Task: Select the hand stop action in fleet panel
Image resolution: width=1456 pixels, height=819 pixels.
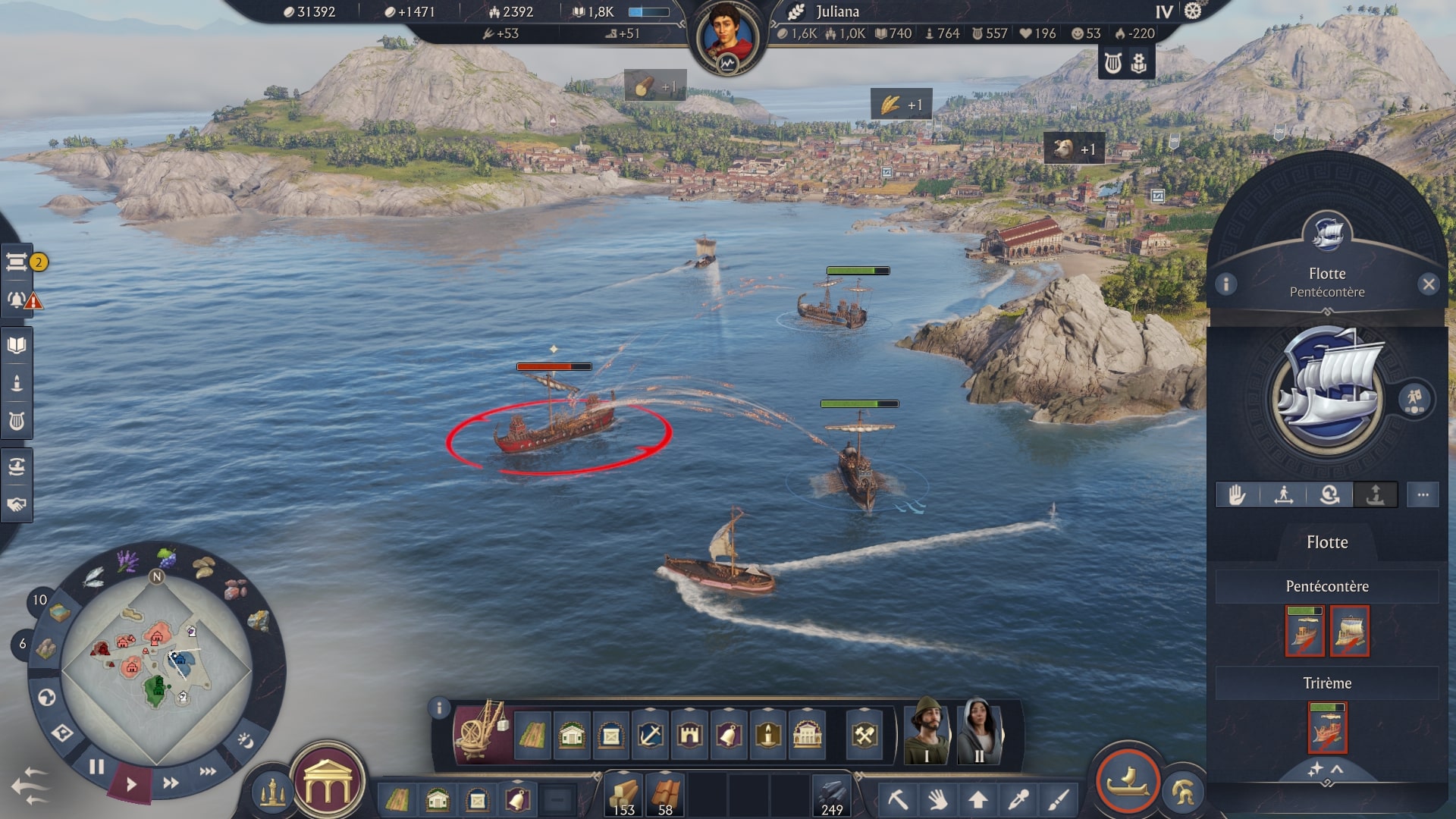Action: click(1237, 494)
